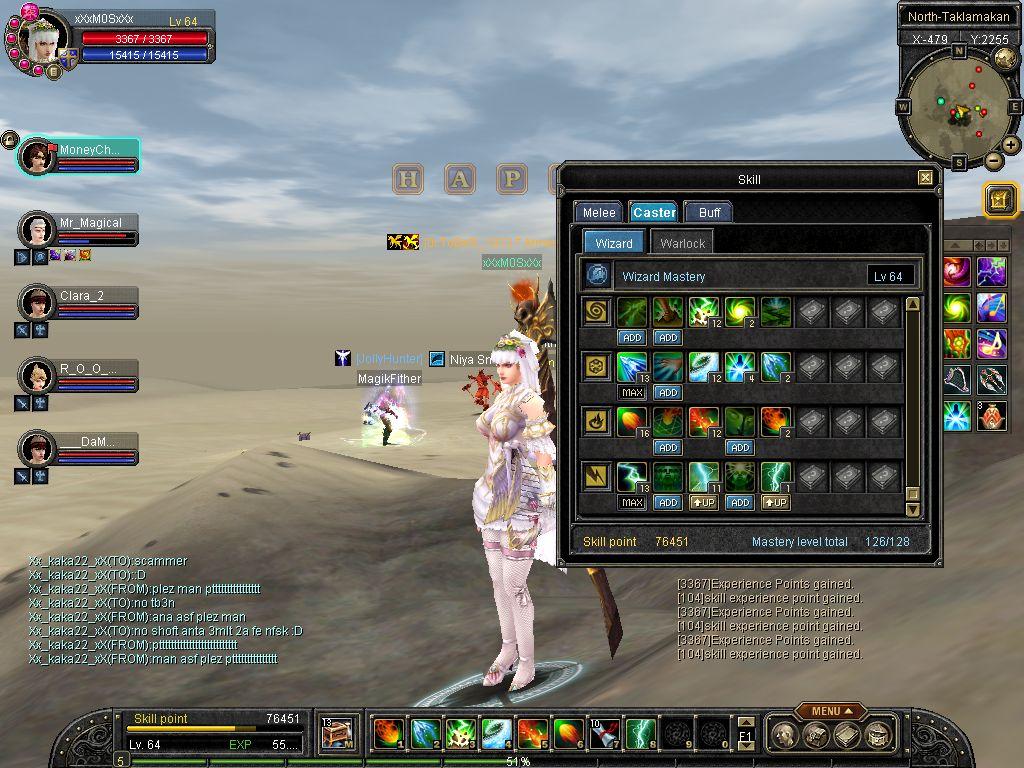This screenshot has height=768, width=1024.
Task: Select the Wizard mastery tab
Action: [x=613, y=243]
